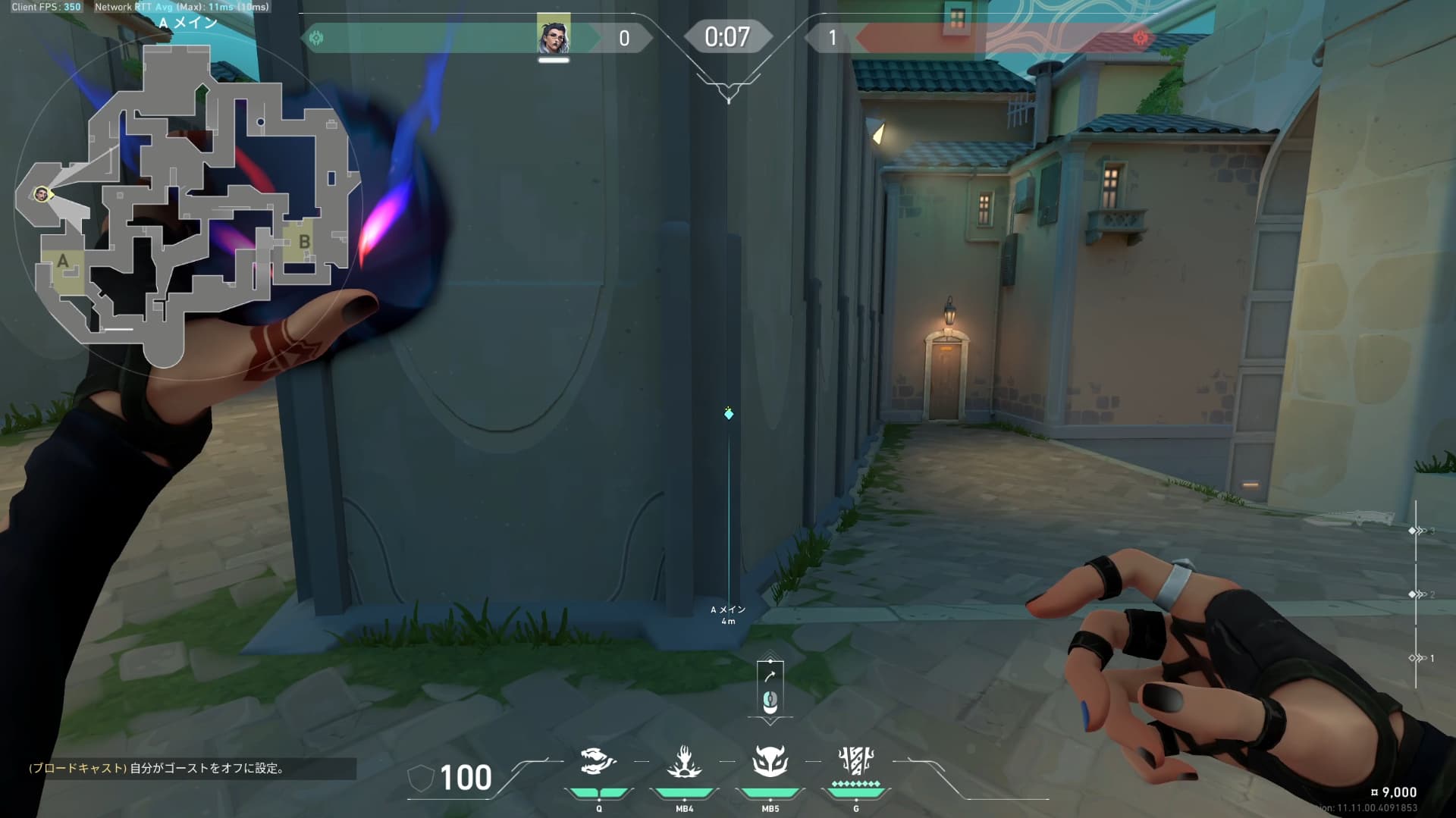
Task: Click the player position icon on the minimap
Action: click(42, 195)
